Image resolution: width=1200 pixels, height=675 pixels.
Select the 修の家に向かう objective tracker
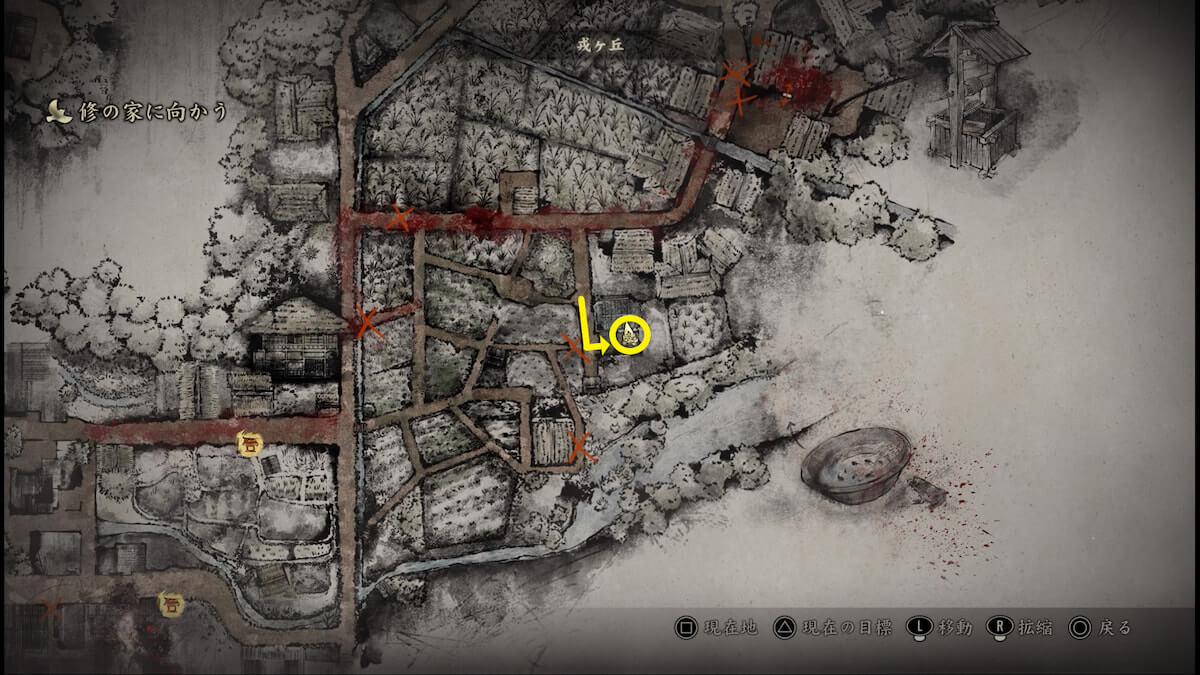[x=137, y=112]
